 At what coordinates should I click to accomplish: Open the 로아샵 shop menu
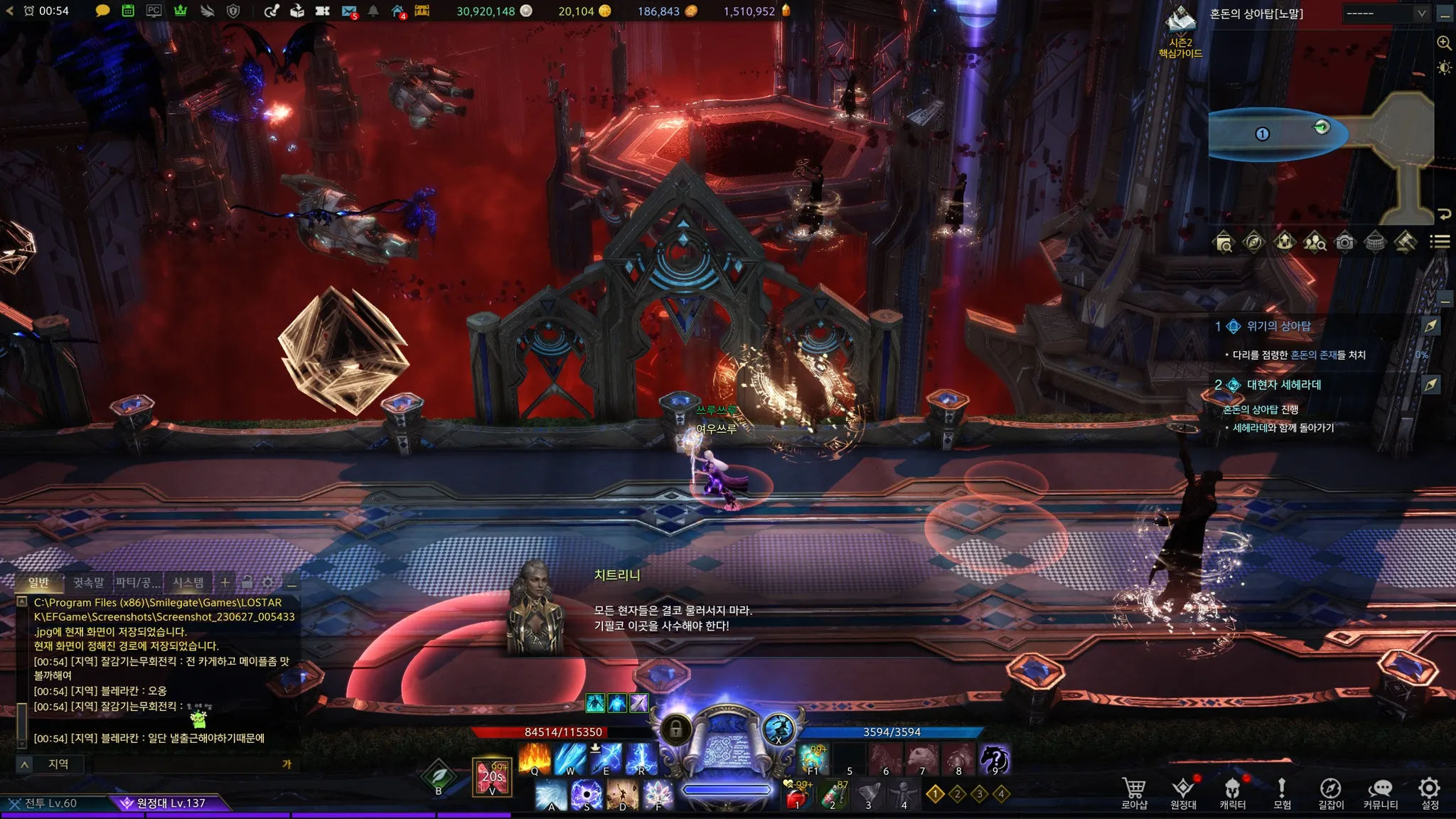coord(1134,792)
